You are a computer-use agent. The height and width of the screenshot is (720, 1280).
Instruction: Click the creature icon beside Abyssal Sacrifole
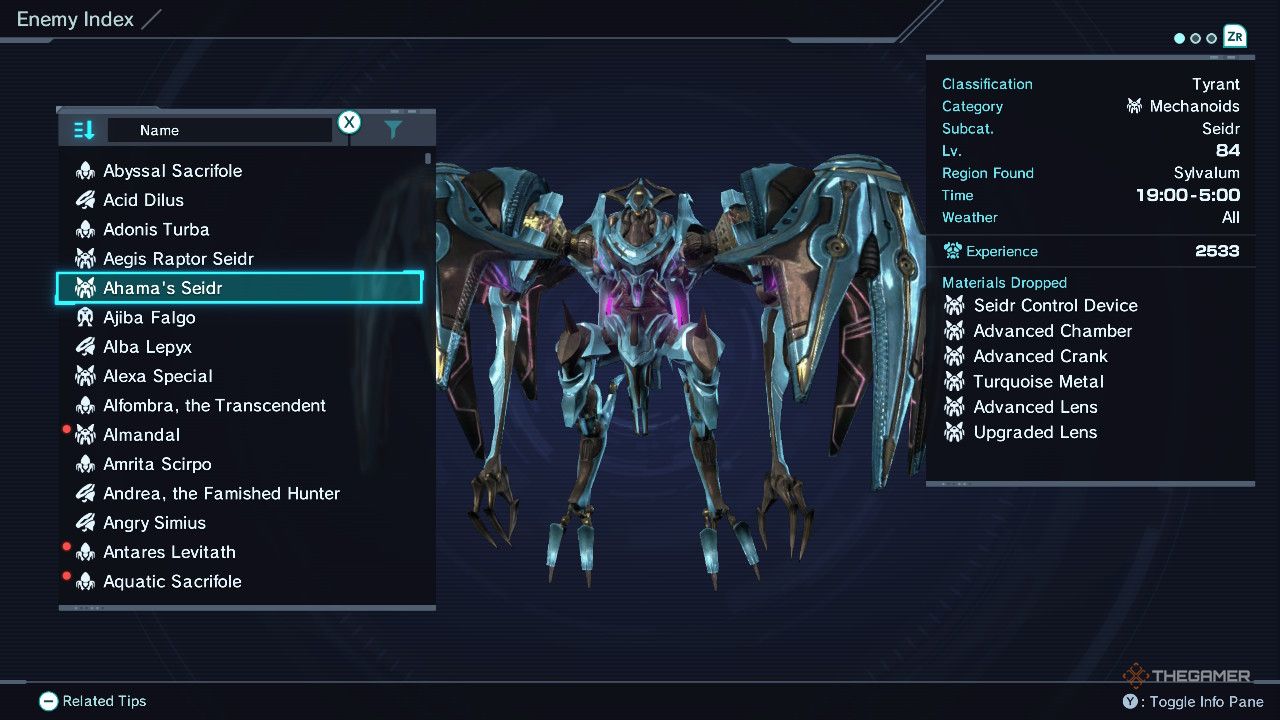85,170
